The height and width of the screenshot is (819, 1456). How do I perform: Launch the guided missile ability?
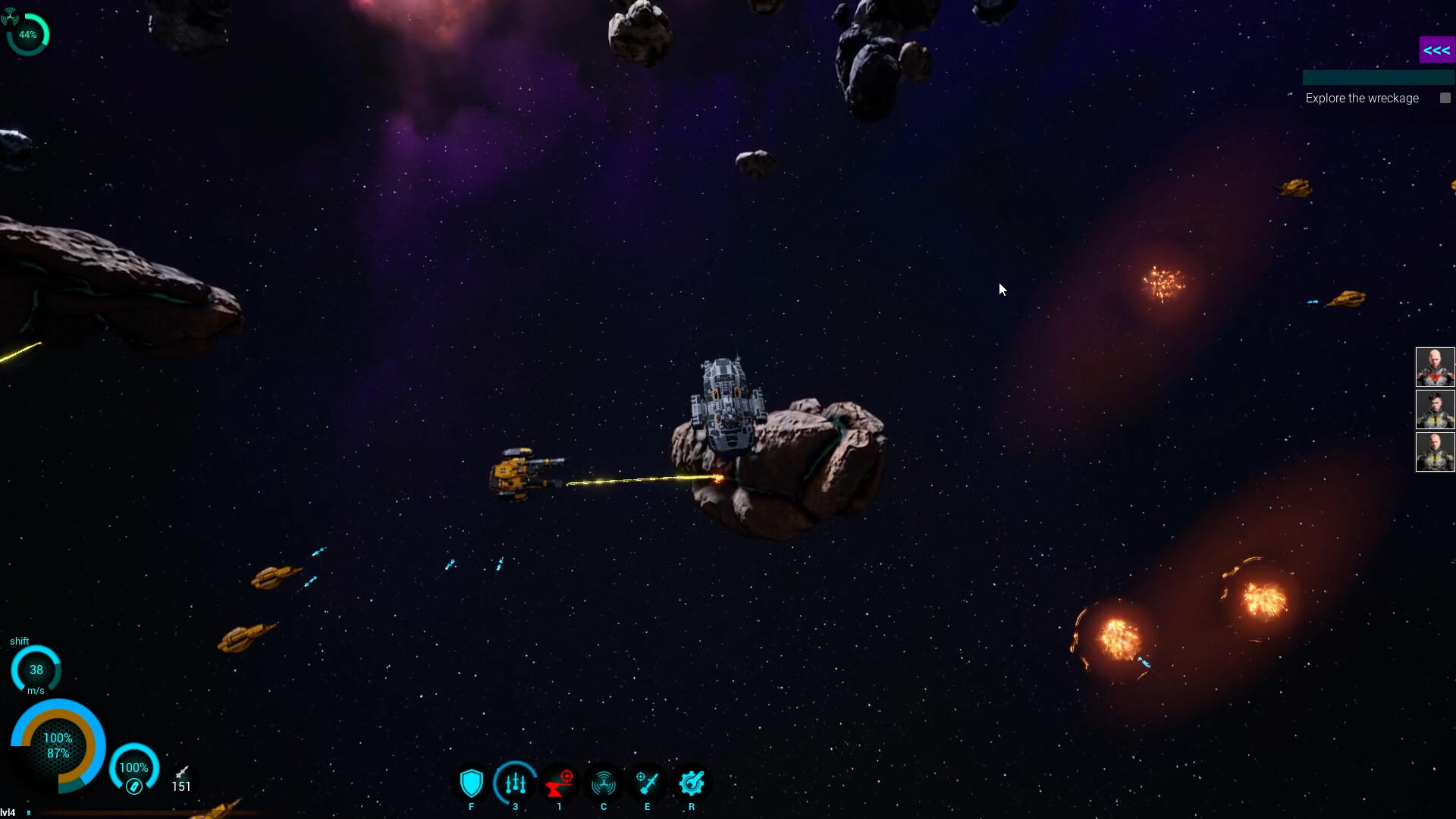coord(648,783)
